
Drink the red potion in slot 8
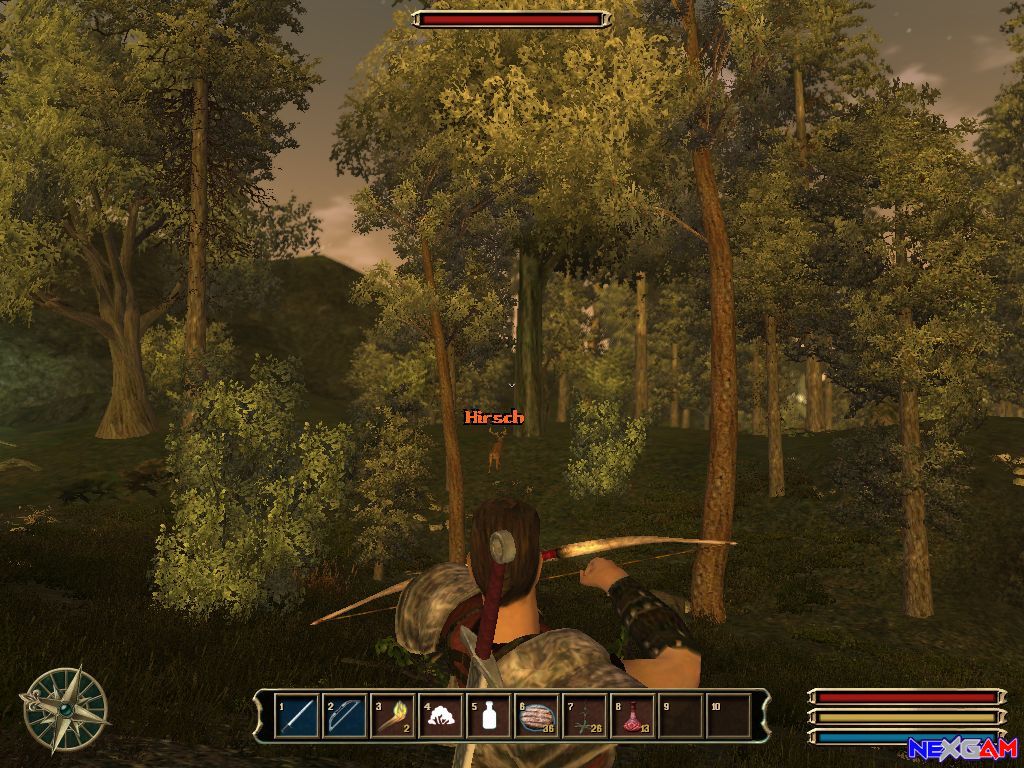634,716
